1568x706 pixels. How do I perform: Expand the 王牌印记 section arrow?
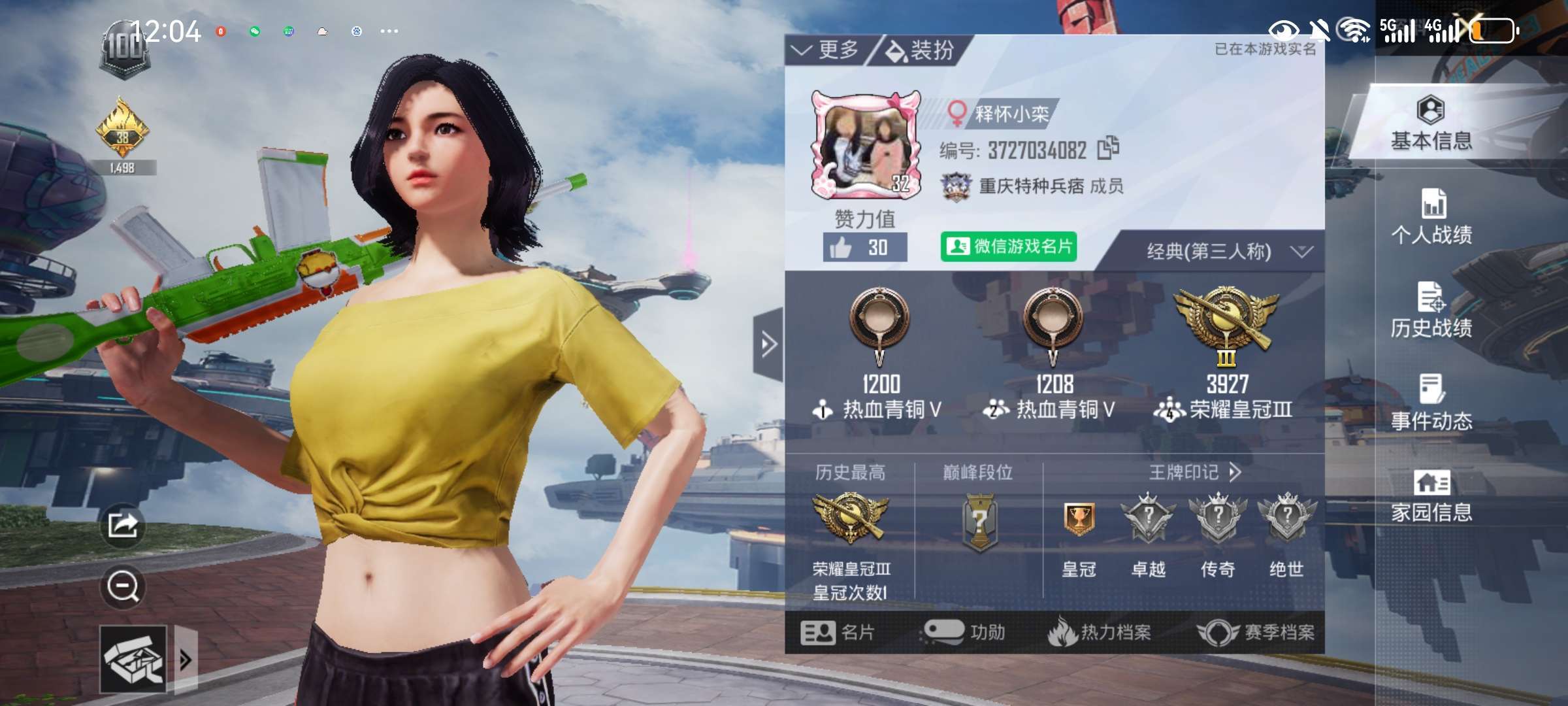click(x=1234, y=472)
